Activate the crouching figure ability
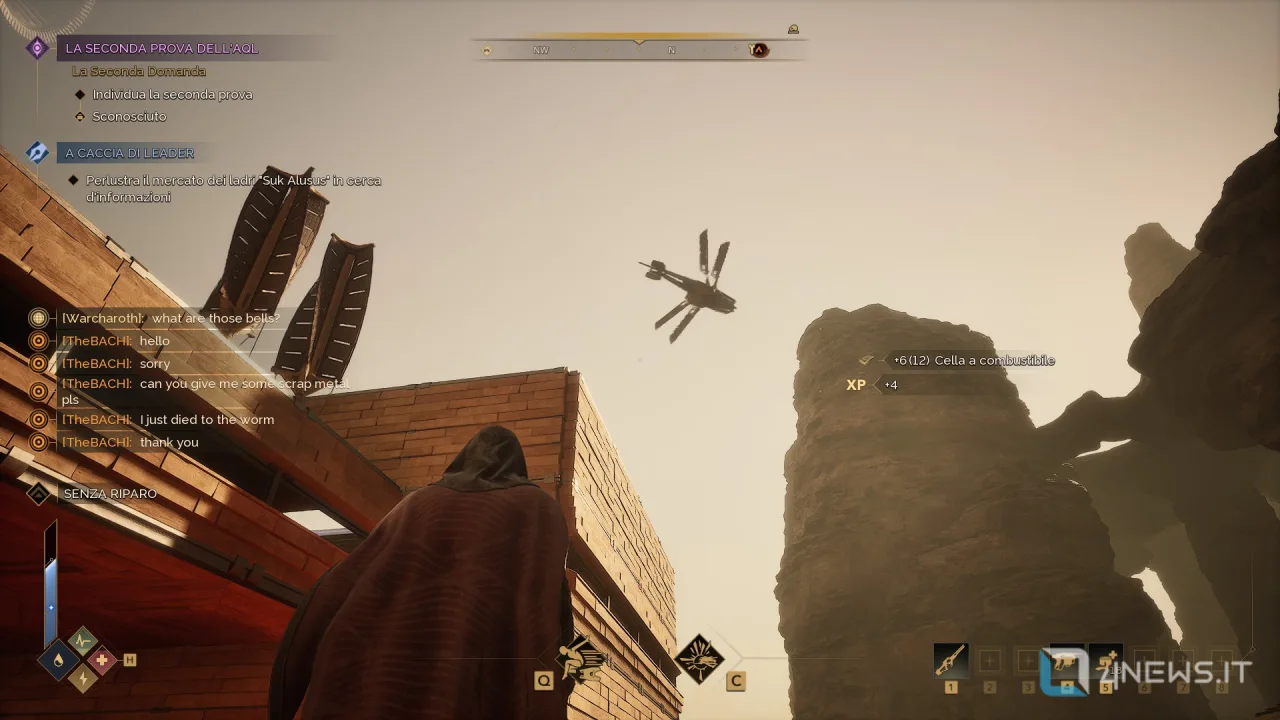1280x720 pixels. tap(582, 658)
